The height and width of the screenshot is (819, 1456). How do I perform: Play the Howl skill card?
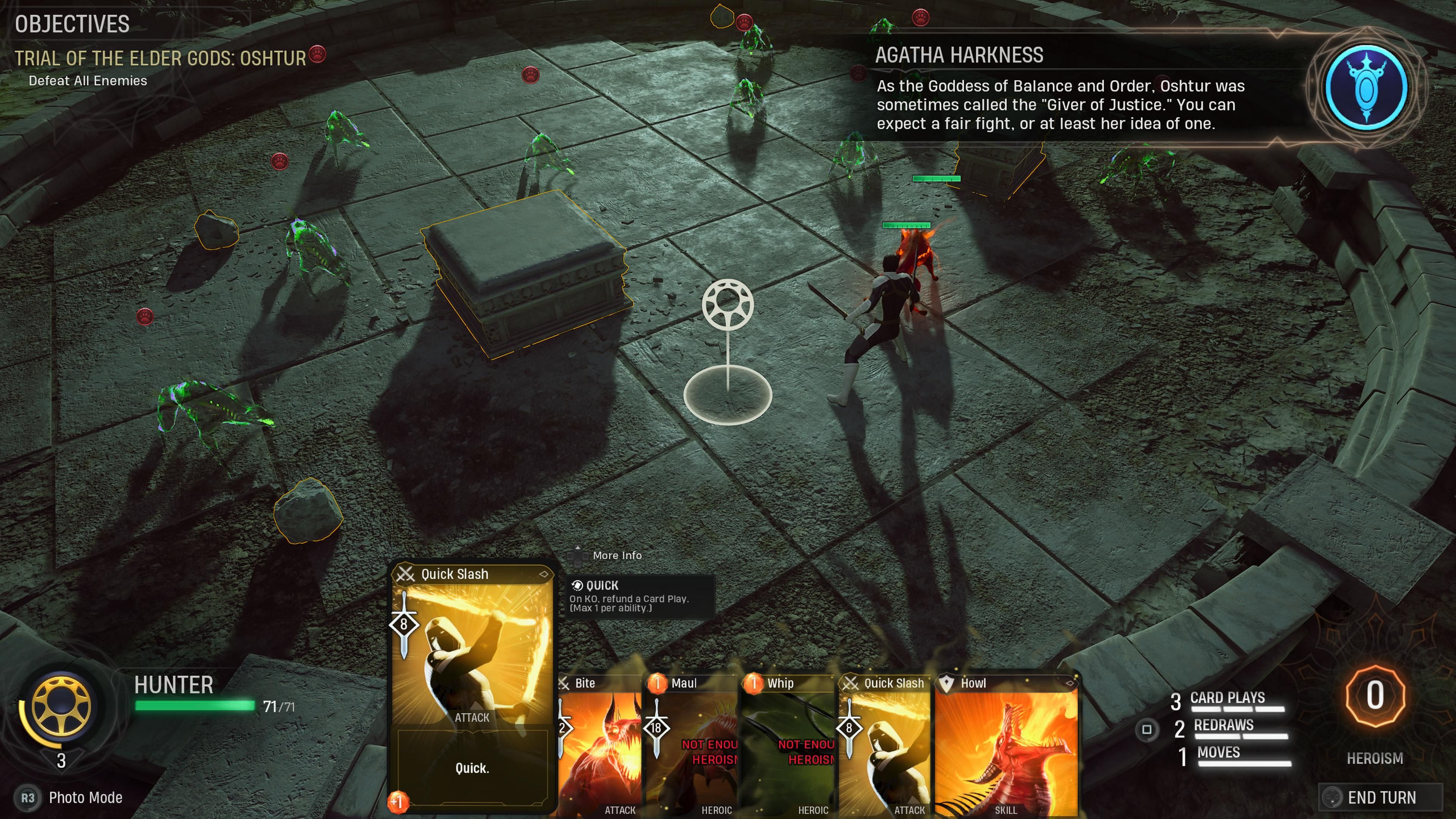[x=1006, y=746]
